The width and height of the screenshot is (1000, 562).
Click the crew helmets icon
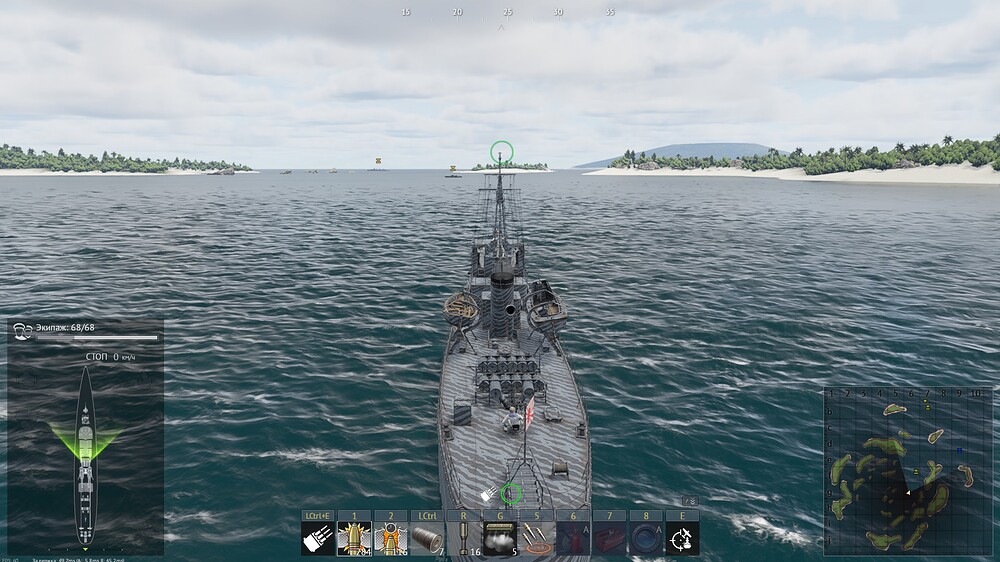pyautogui.click(x=22, y=330)
